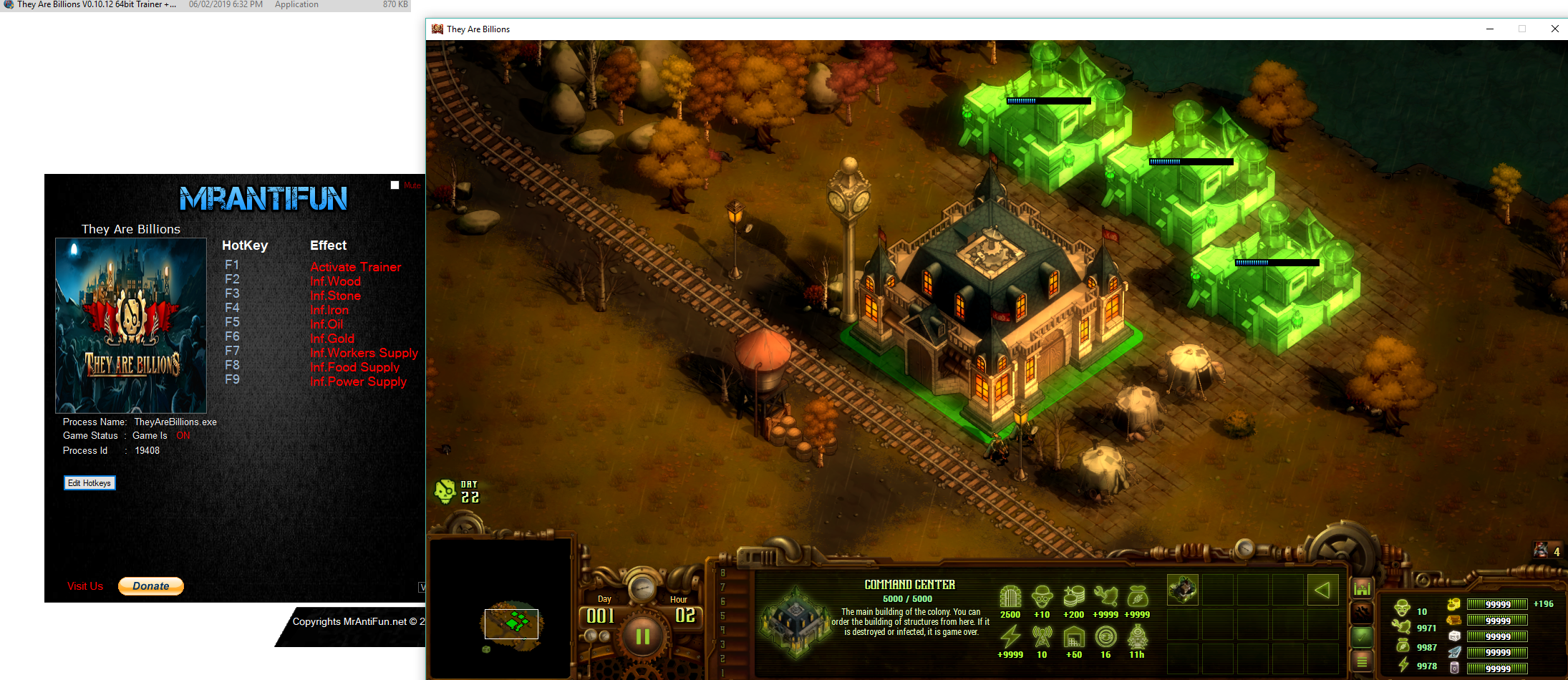Open the three-line game menu button
1568x680 pixels.
click(1362, 661)
